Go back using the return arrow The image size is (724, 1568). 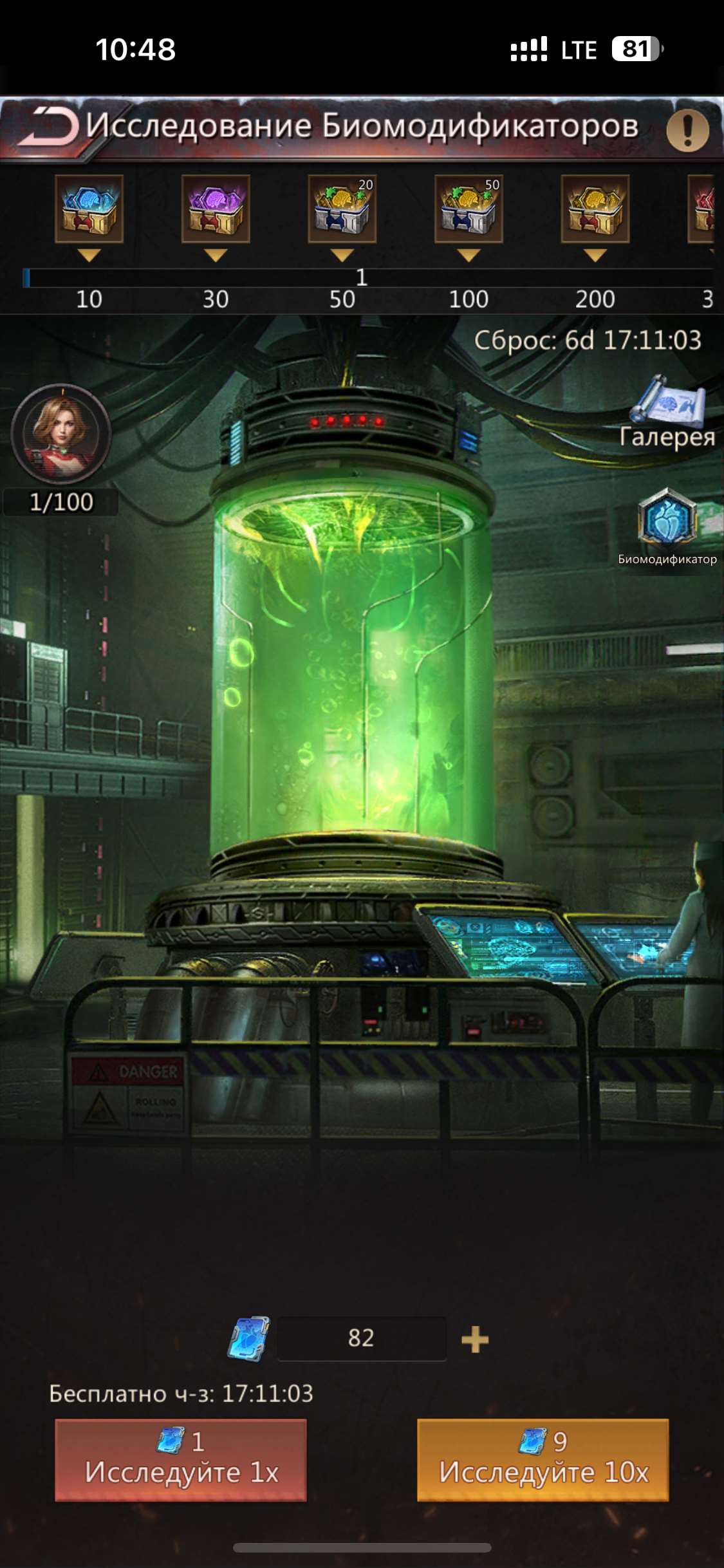click(49, 126)
